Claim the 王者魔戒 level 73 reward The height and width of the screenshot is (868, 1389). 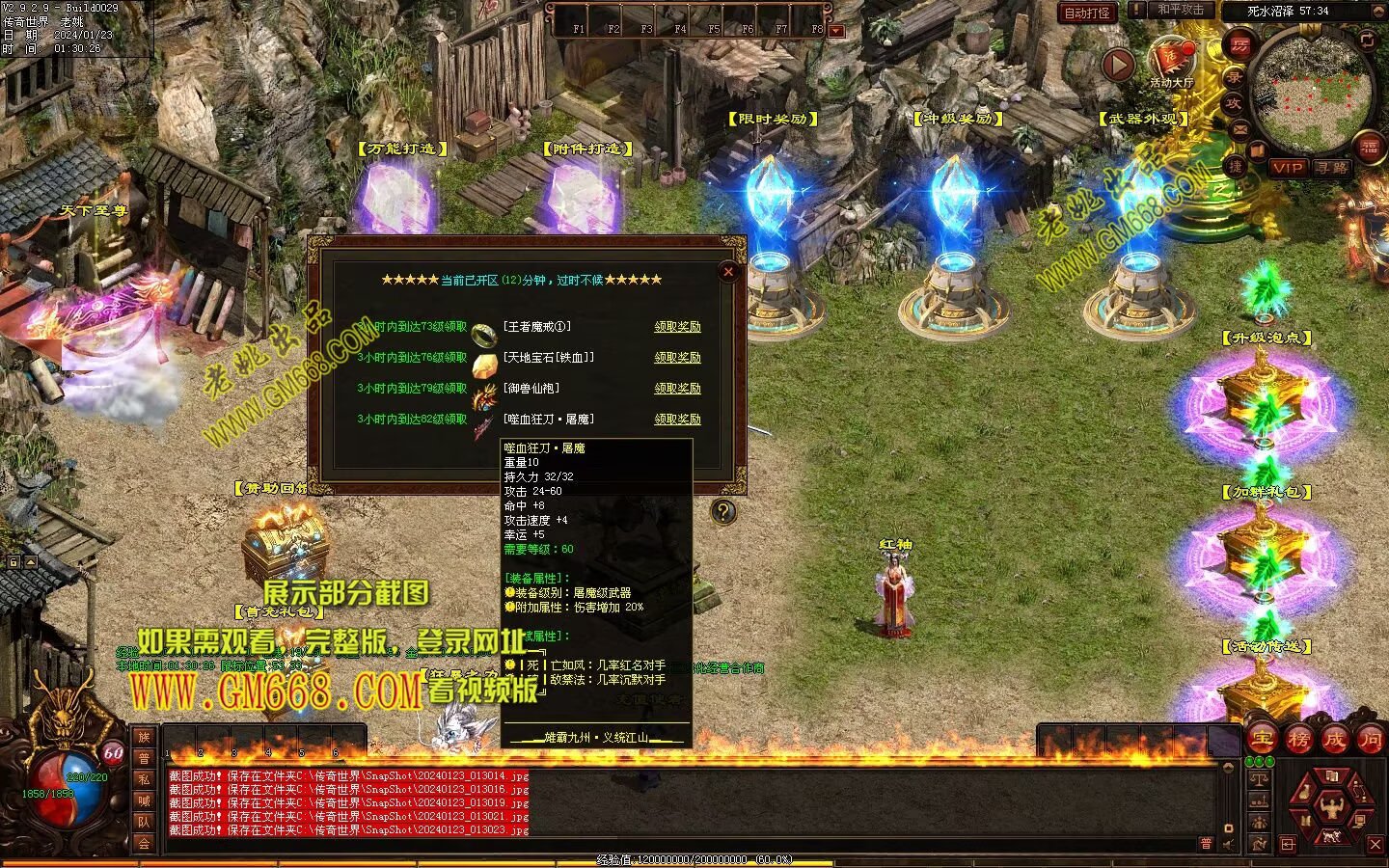tap(677, 327)
